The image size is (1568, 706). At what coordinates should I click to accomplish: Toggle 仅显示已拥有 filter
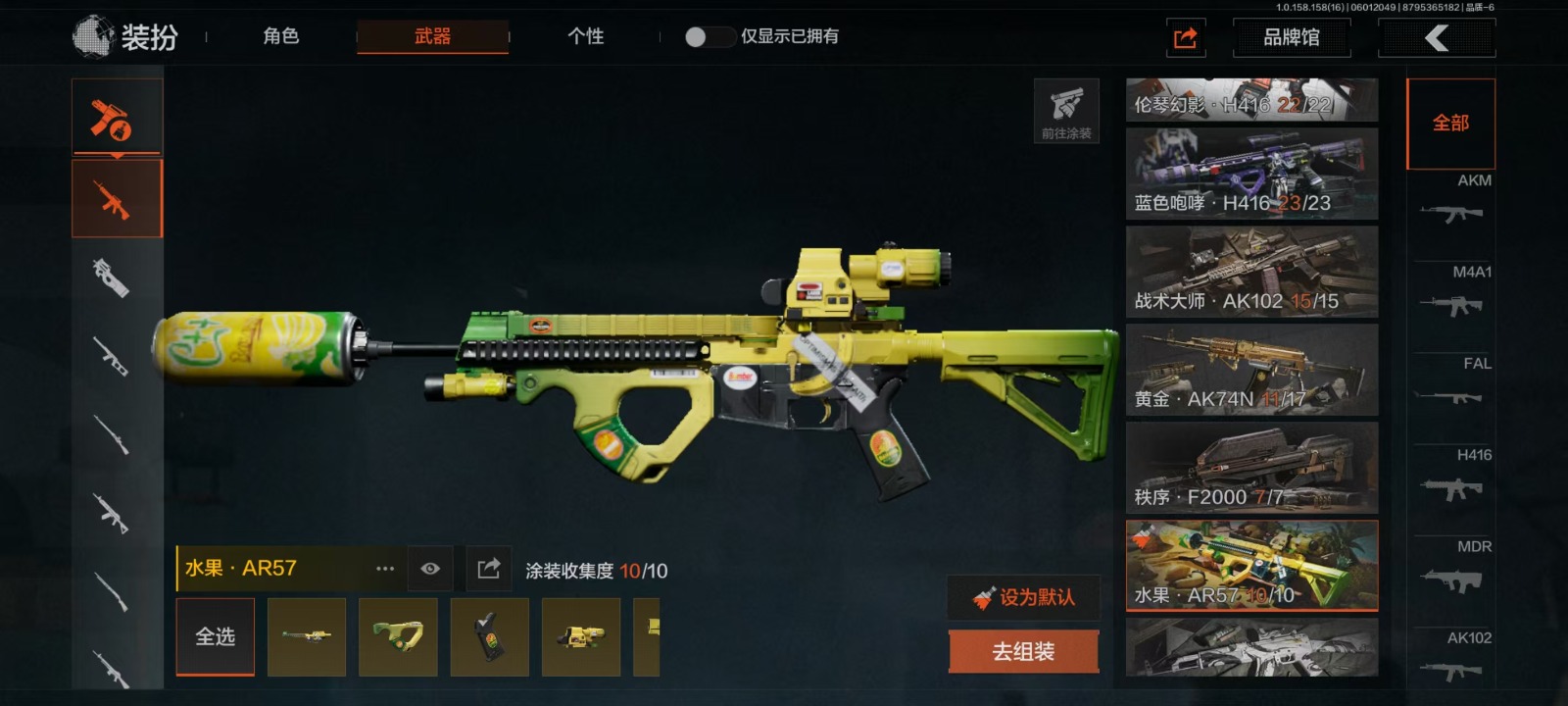710,37
